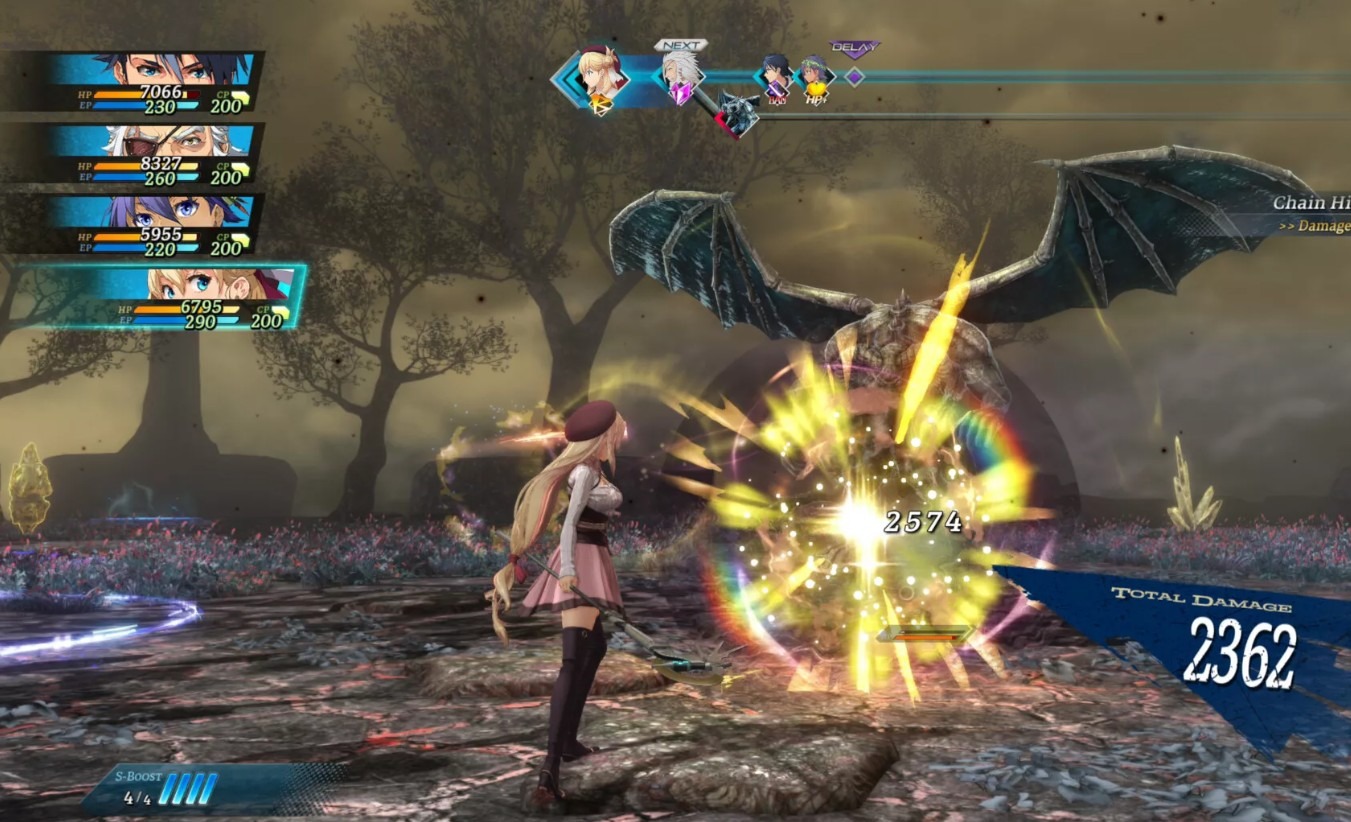Select the blue-haired hero's party panel
Viewport: 1351px width, 822px height.
pyautogui.click(x=150, y=82)
